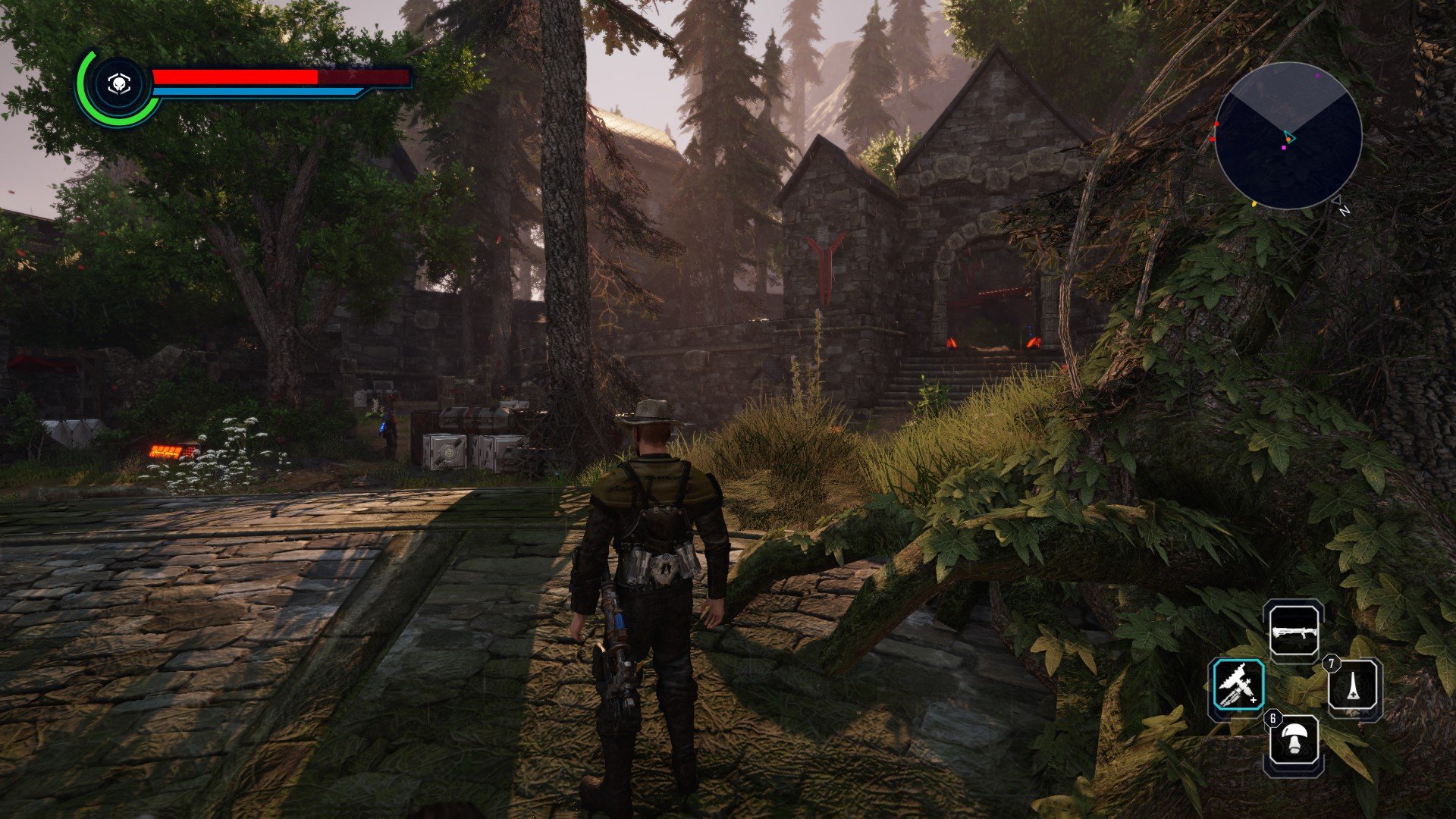The height and width of the screenshot is (819, 1456).
Task: Click the circular minimap
Action: (1288, 136)
